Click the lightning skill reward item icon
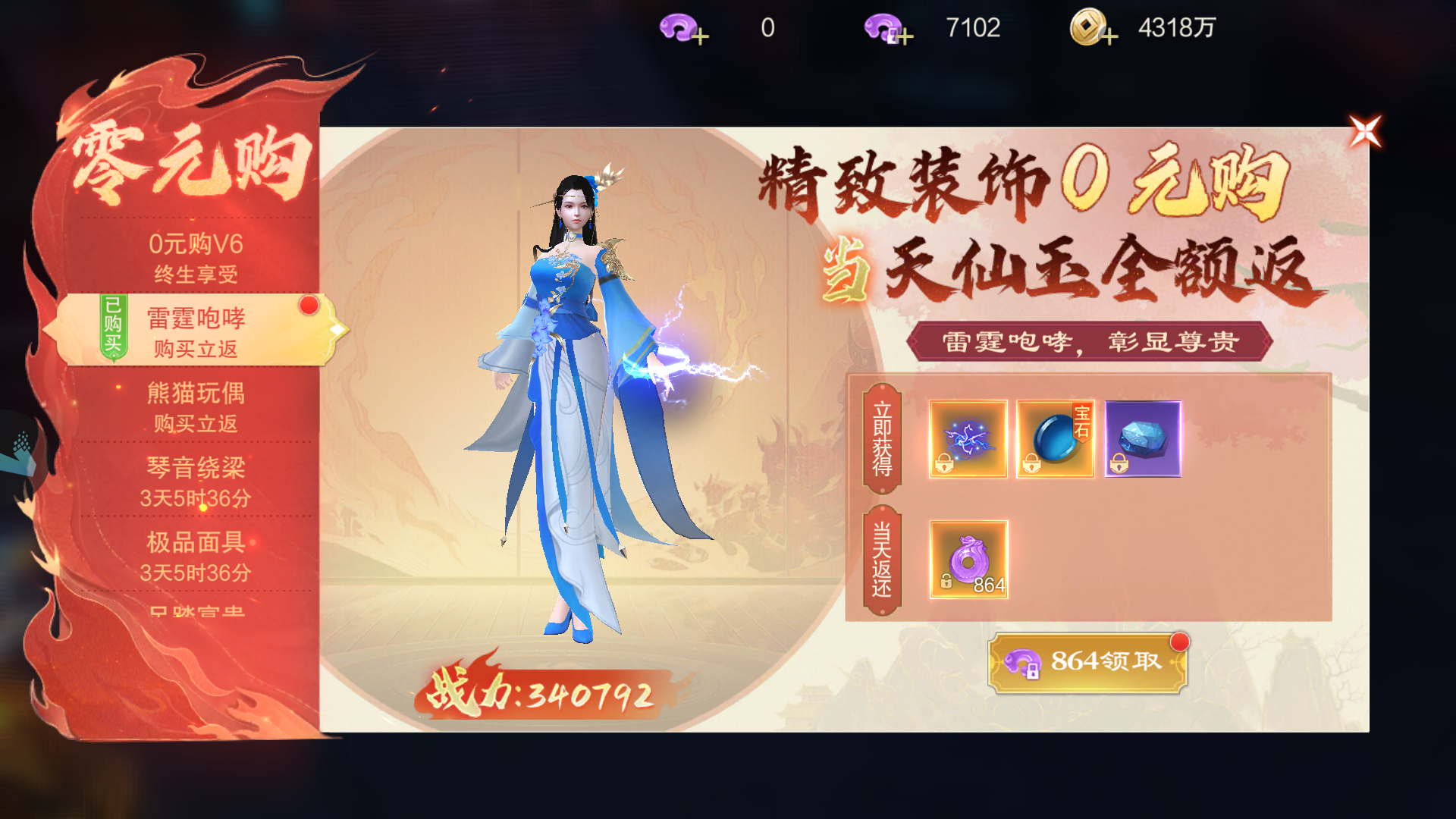The height and width of the screenshot is (819, 1456). click(968, 438)
